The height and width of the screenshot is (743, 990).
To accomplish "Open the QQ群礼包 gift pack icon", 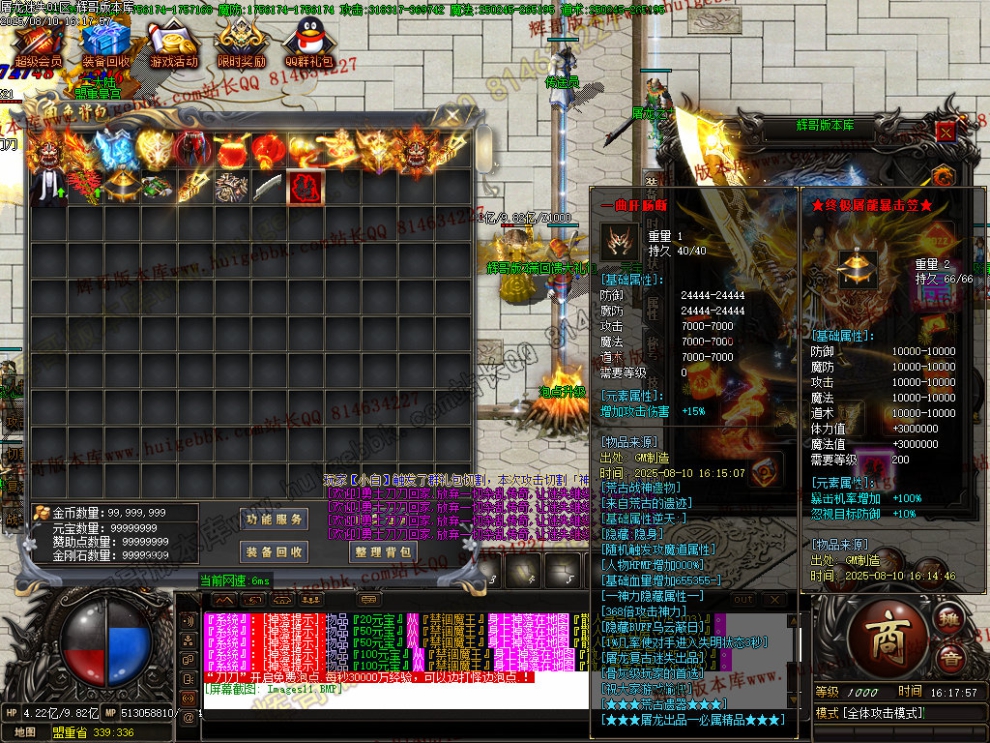I will point(308,43).
